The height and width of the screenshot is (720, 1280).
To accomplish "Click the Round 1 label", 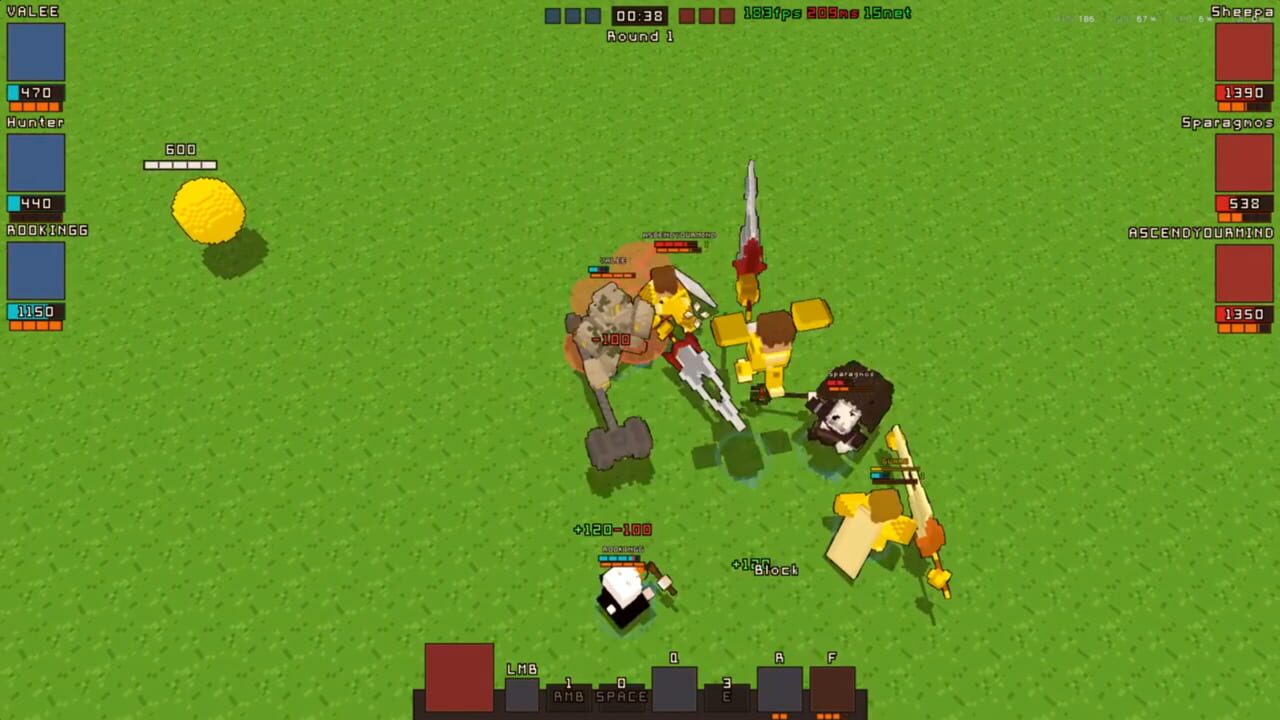I will [638, 36].
